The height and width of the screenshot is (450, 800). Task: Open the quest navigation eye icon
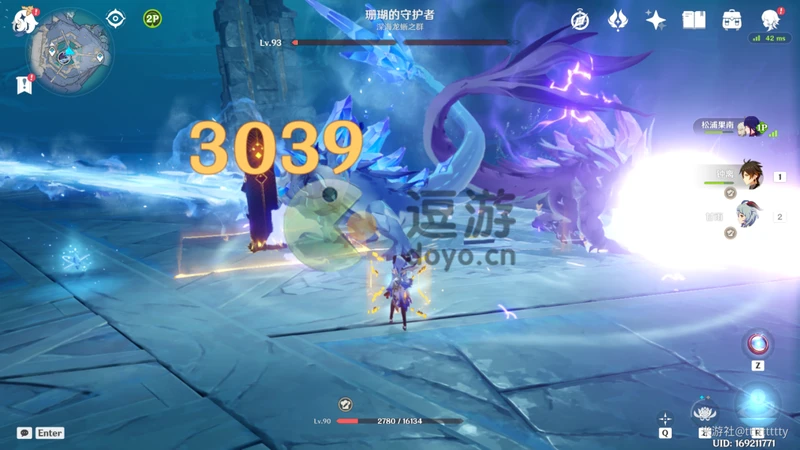tap(116, 19)
